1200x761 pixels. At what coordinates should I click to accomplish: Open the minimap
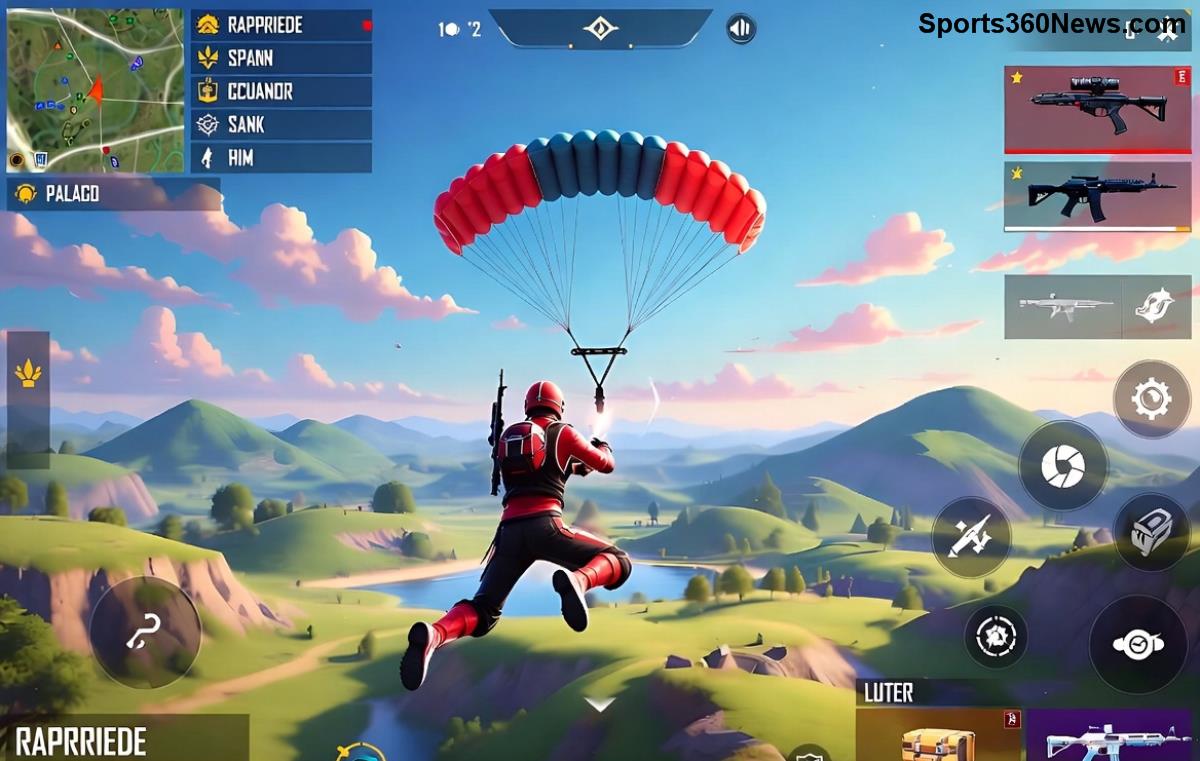(95, 90)
